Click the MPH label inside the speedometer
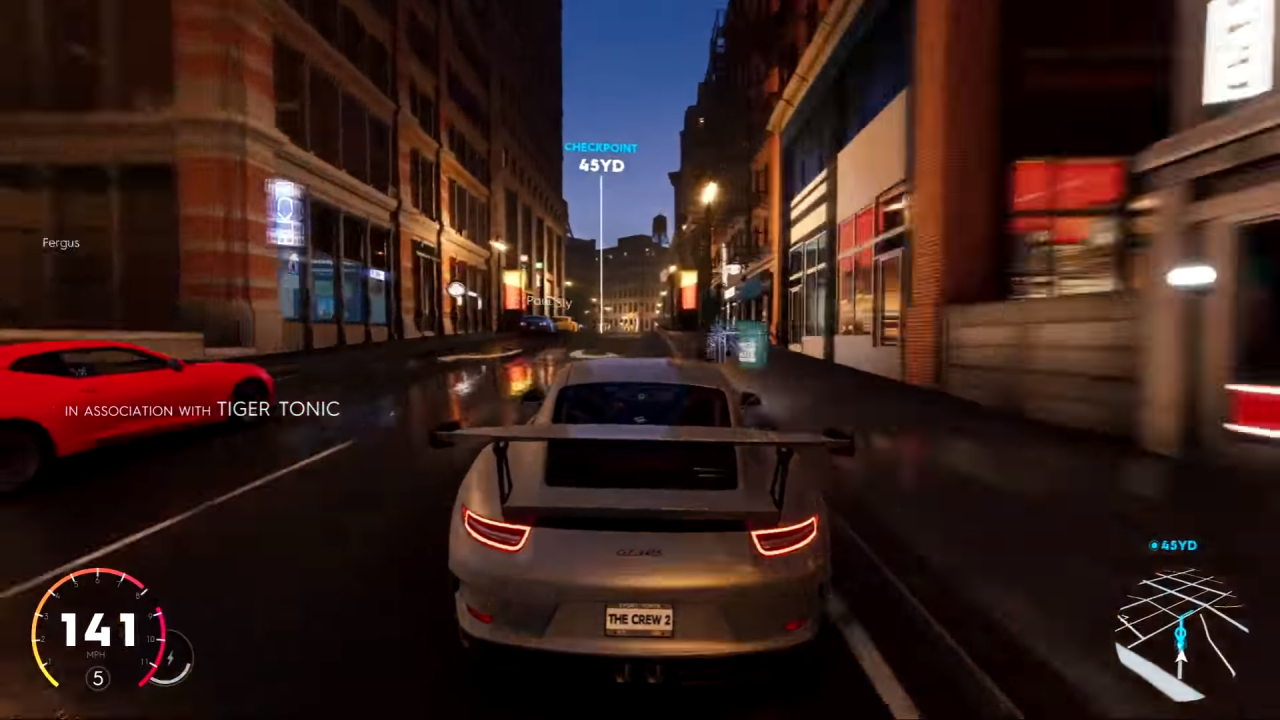Screen dimensions: 1280x720 pyautogui.click(x=97, y=654)
